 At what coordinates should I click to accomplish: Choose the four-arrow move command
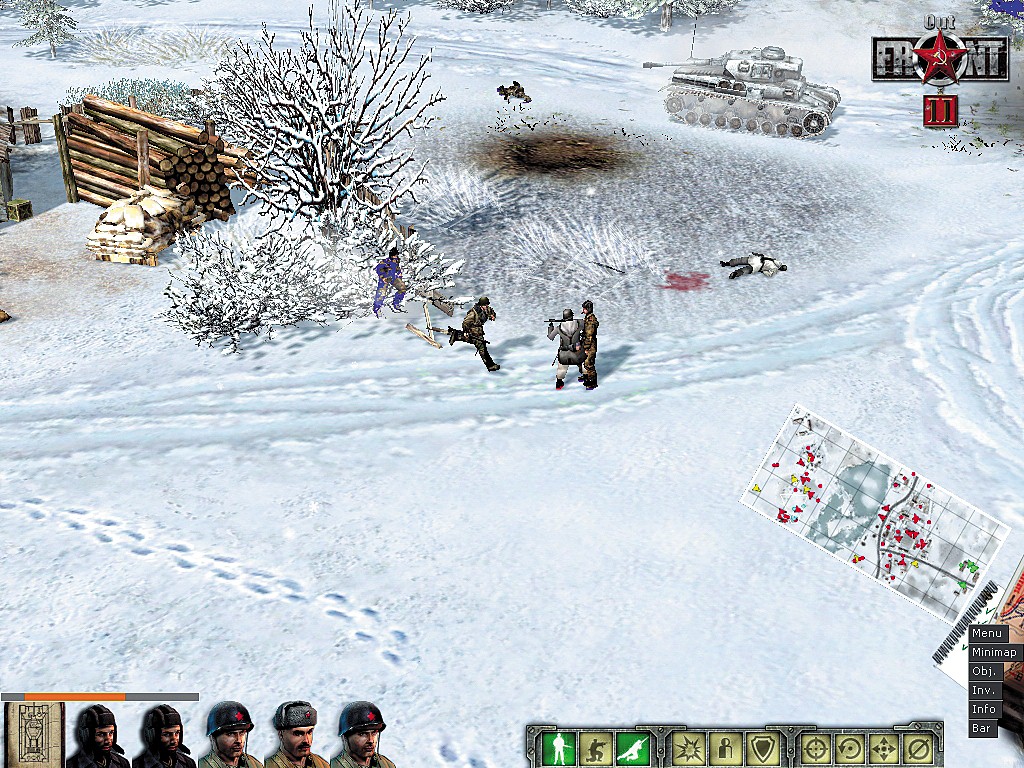coord(884,747)
